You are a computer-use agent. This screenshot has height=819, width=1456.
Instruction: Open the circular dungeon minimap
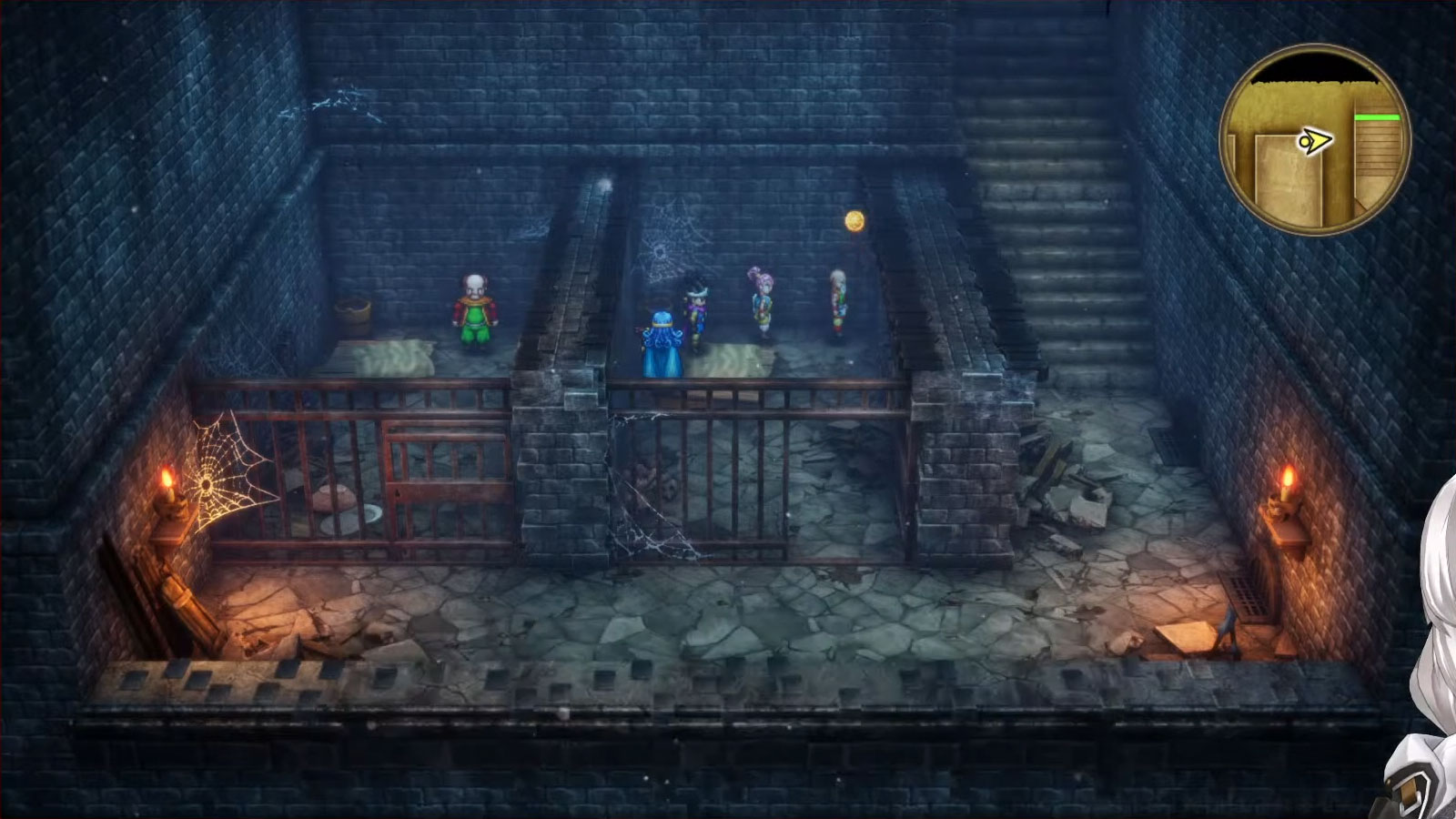pos(1315,141)
